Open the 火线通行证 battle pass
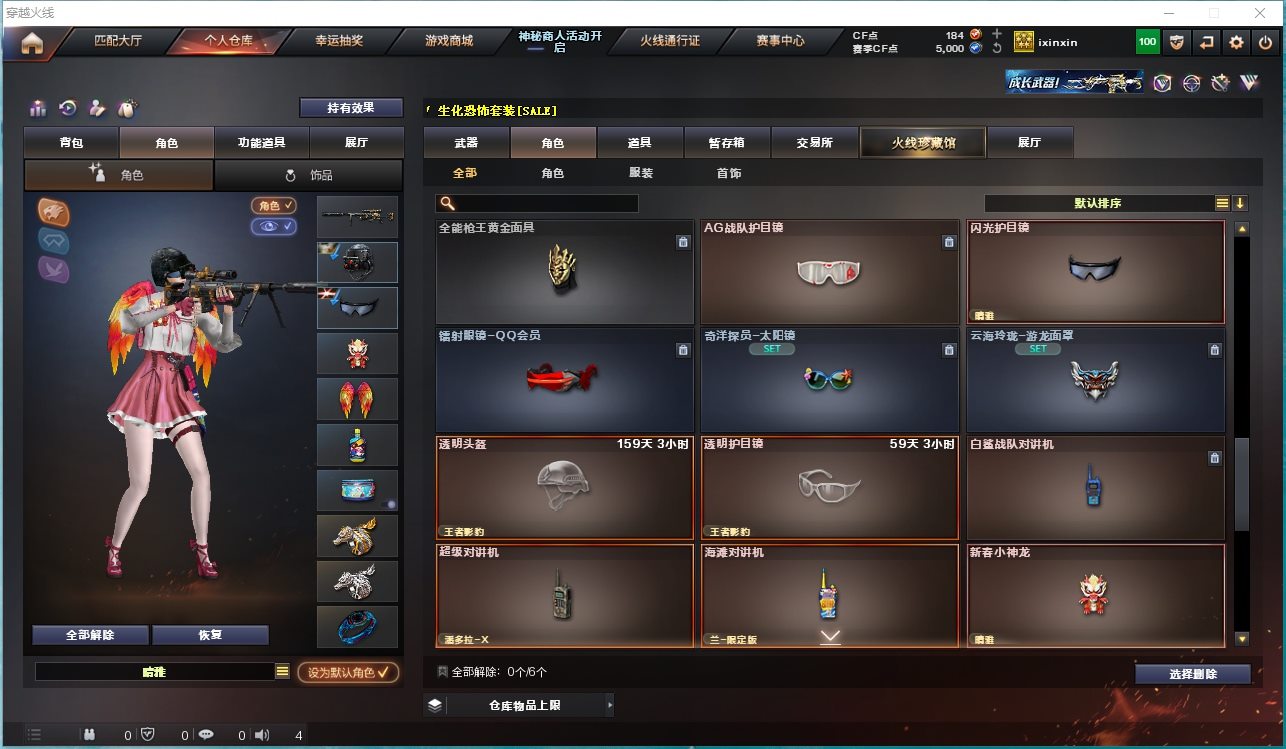This screenshot has height=749, width=1286. [x=670, y=42]
